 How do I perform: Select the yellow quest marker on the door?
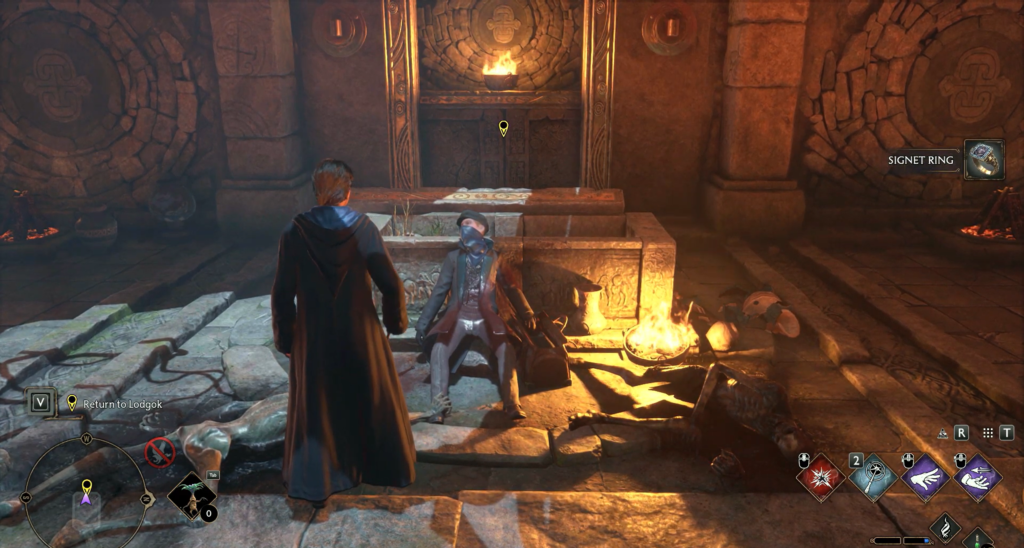[x=503, y=128]
